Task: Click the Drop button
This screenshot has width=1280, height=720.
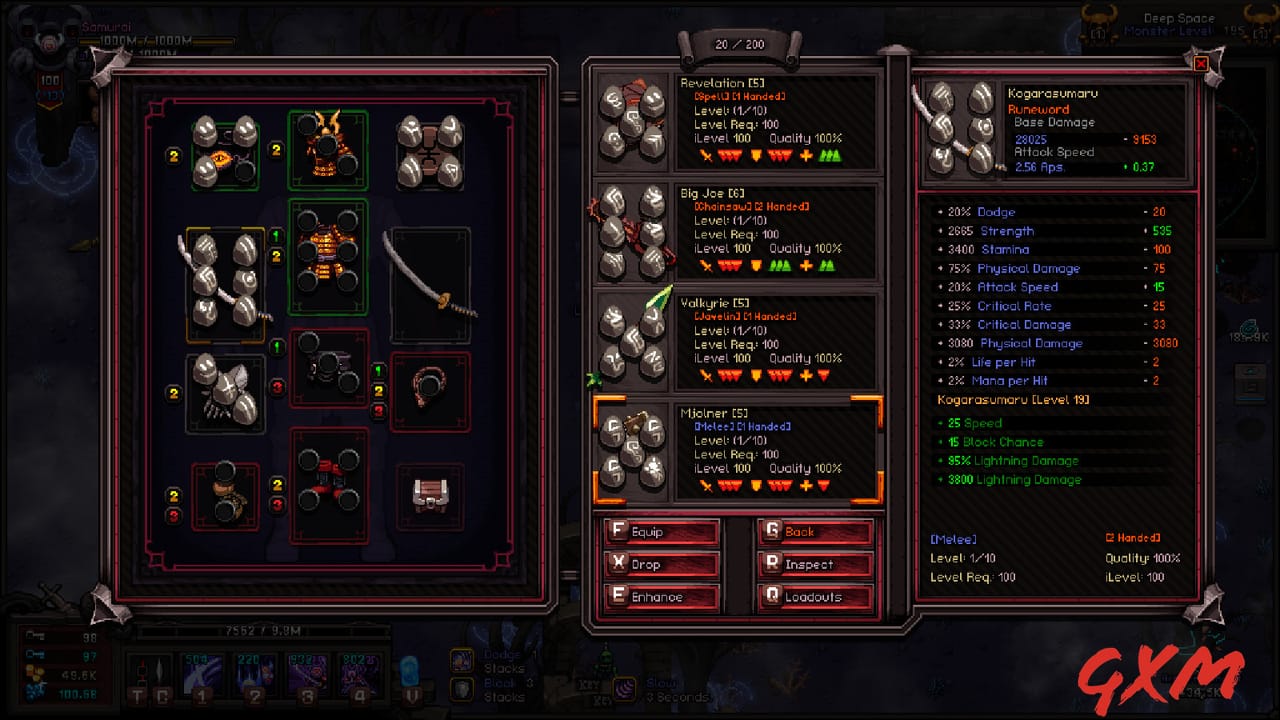Action: pos(659,563)
